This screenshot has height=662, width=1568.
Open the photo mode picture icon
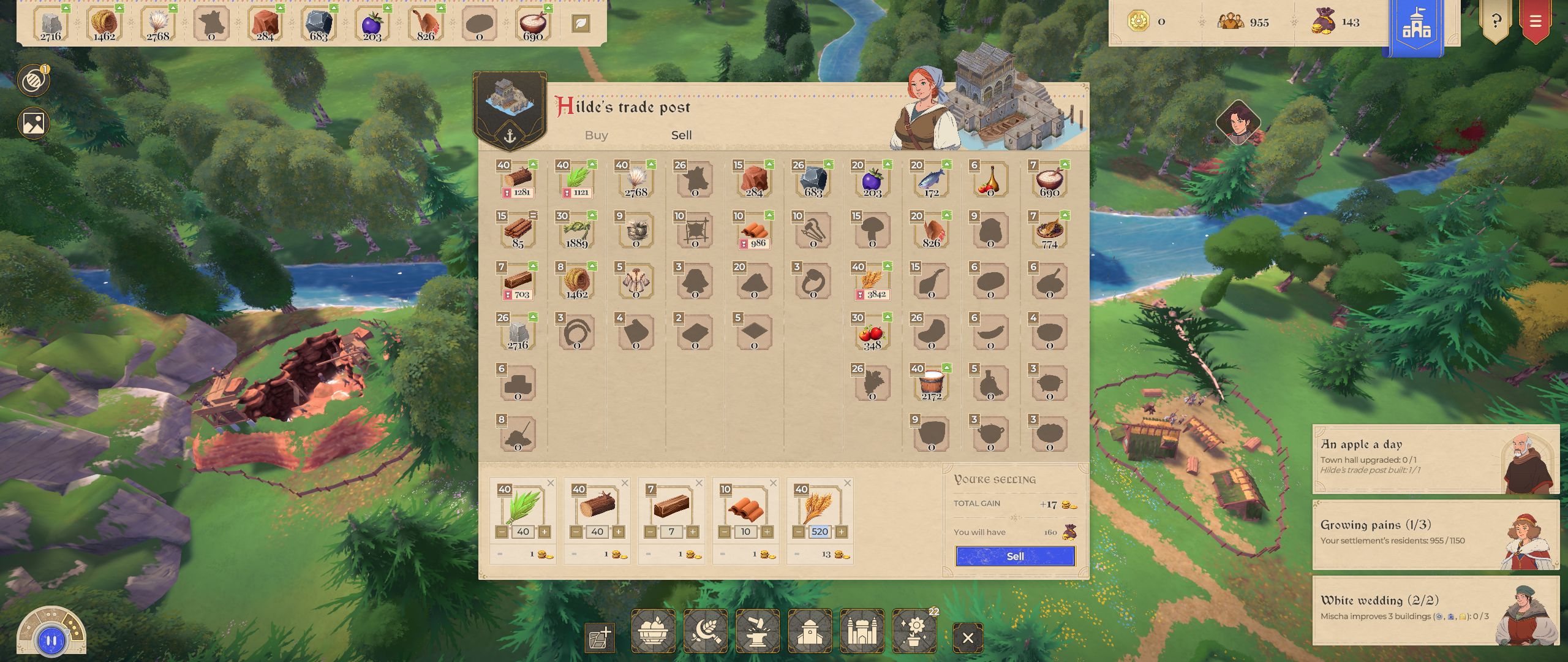click(x=34, y=123)
